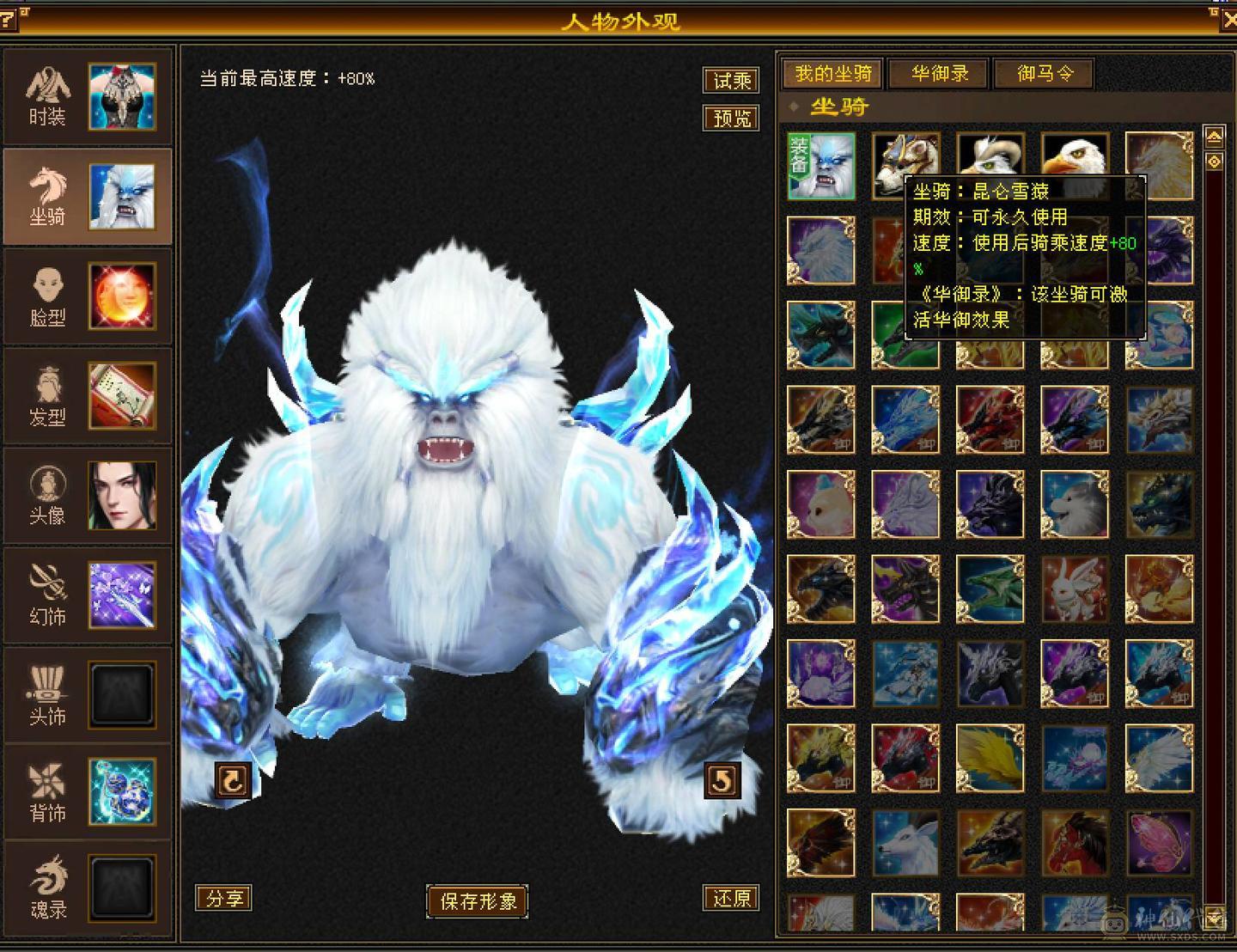Switch to the 御马令 tab
Image resolution: width=1237 pixels, height=952 pixels.
1044,74
